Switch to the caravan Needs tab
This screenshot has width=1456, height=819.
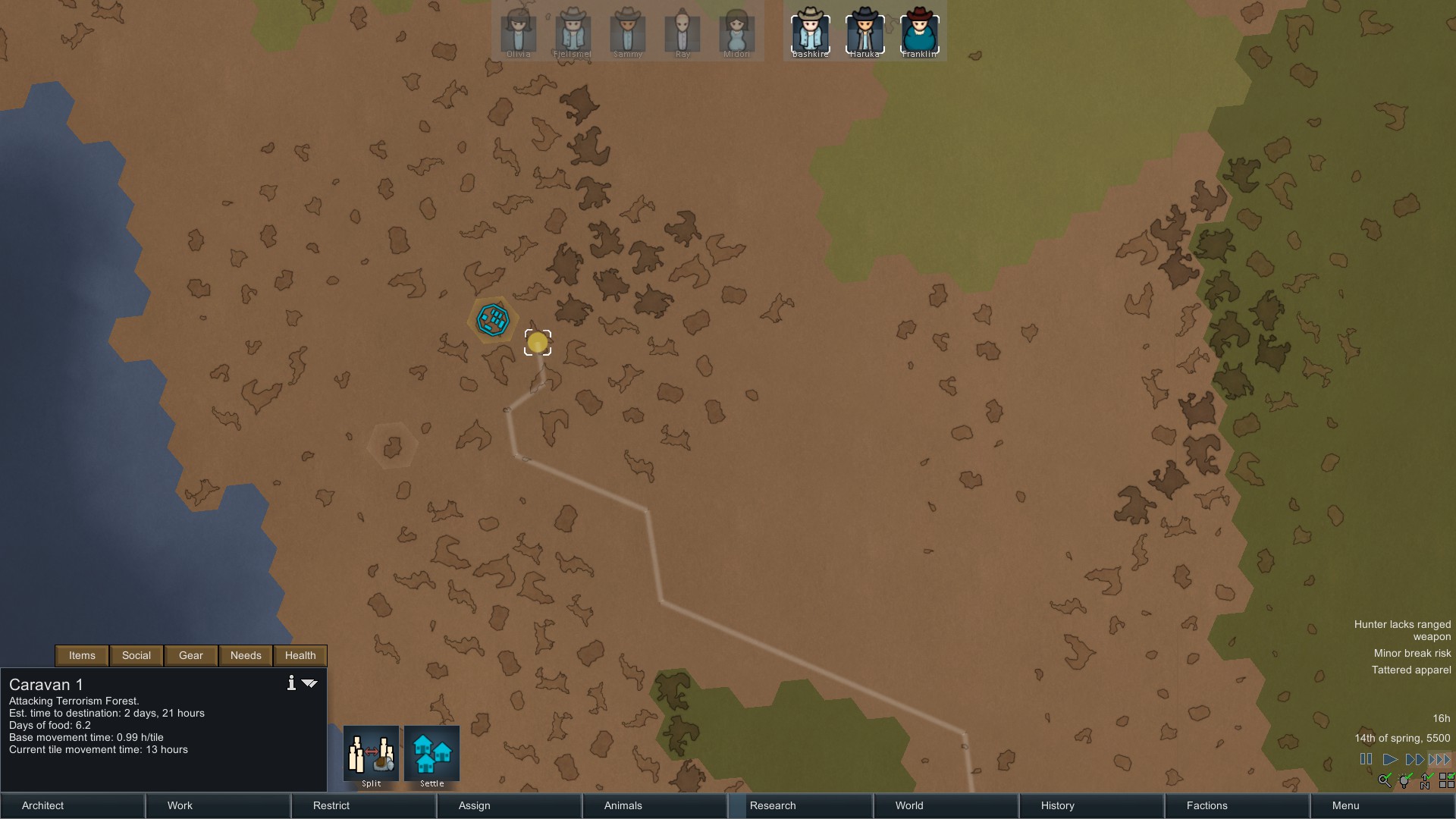(x=246, y=655)
